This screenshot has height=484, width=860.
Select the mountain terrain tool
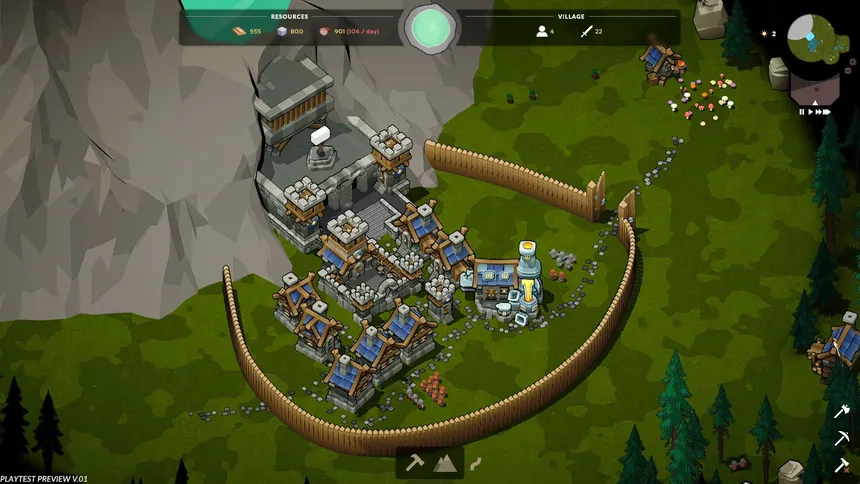(443, 463)
